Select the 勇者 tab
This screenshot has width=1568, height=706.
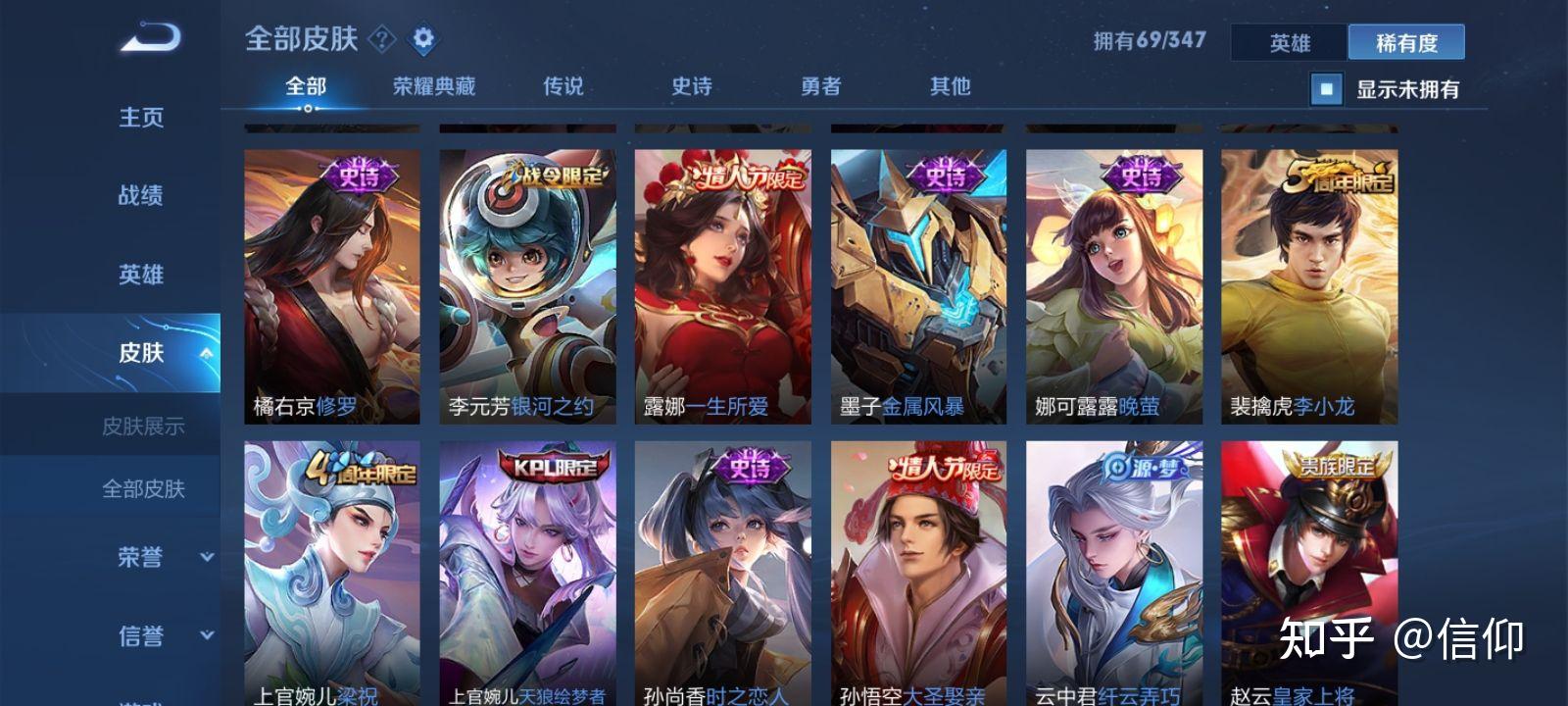point(821,86)
